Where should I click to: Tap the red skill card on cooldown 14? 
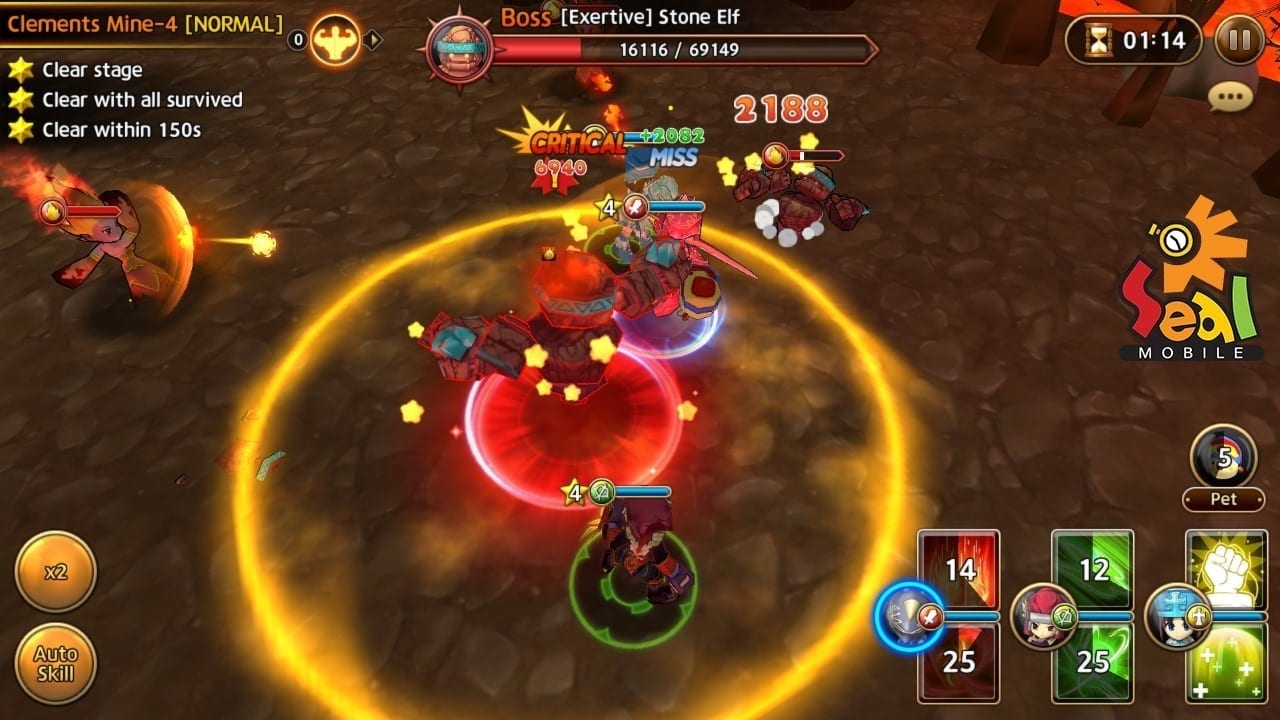[959, 568]
